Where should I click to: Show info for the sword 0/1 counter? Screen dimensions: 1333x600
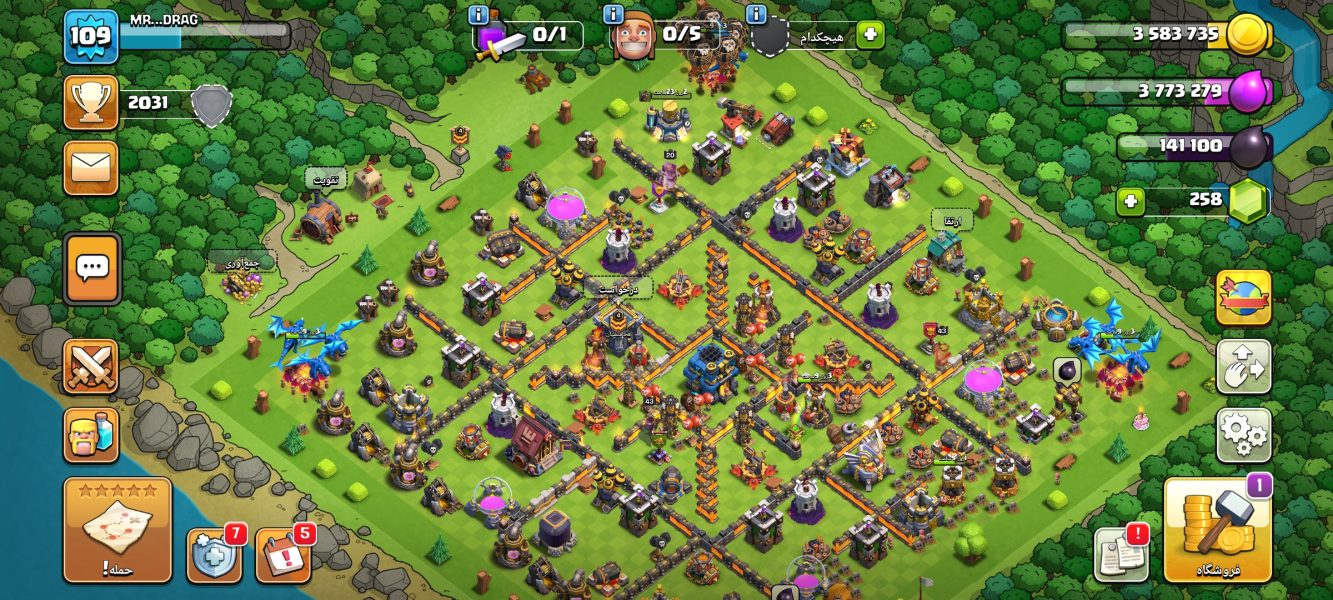pyautogui.click(x=478, y=14)
